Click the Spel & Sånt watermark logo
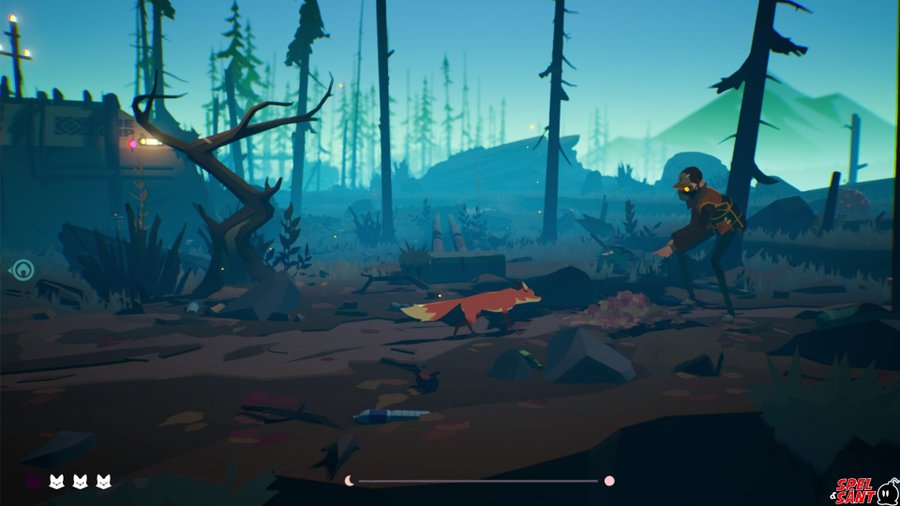 tap(866, 489)
